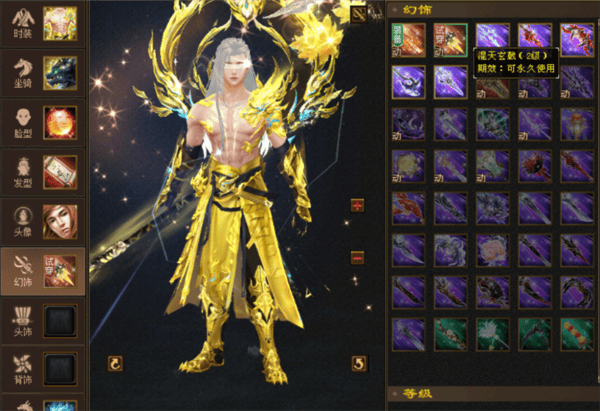Rotate the character with the bottom-right arrow button
Viewport: 600px width, 411px height.
[x=358, y=362]
